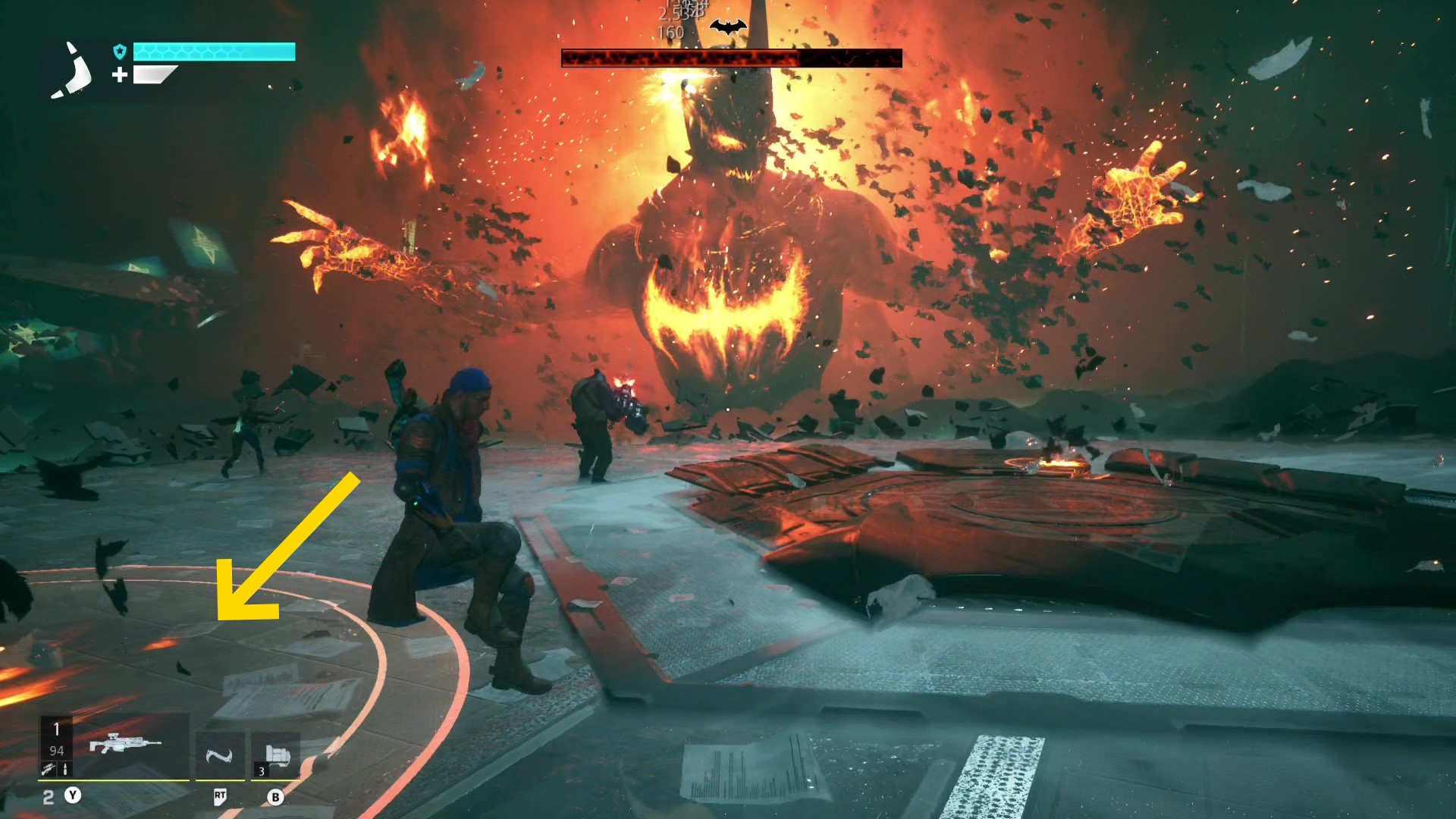1456x819 pixels.
Task: Activate the boomerang traversal ability icon
Action: [x=219, y=755]
